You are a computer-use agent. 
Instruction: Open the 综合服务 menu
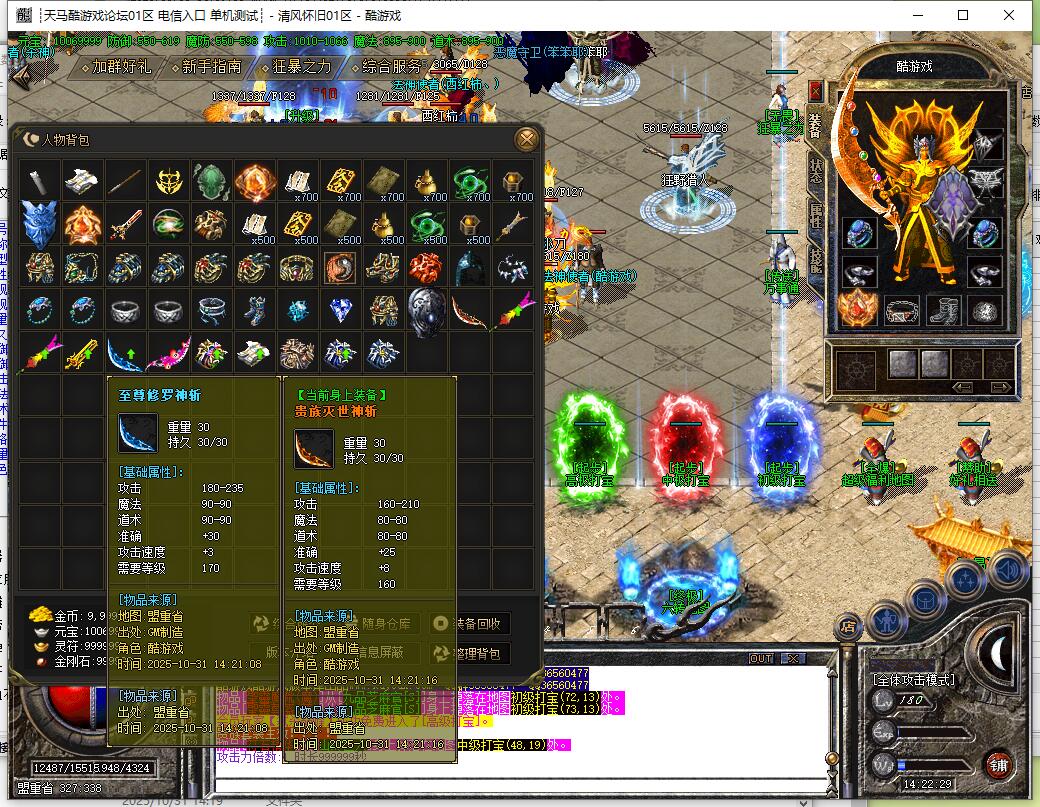[391, 67]
